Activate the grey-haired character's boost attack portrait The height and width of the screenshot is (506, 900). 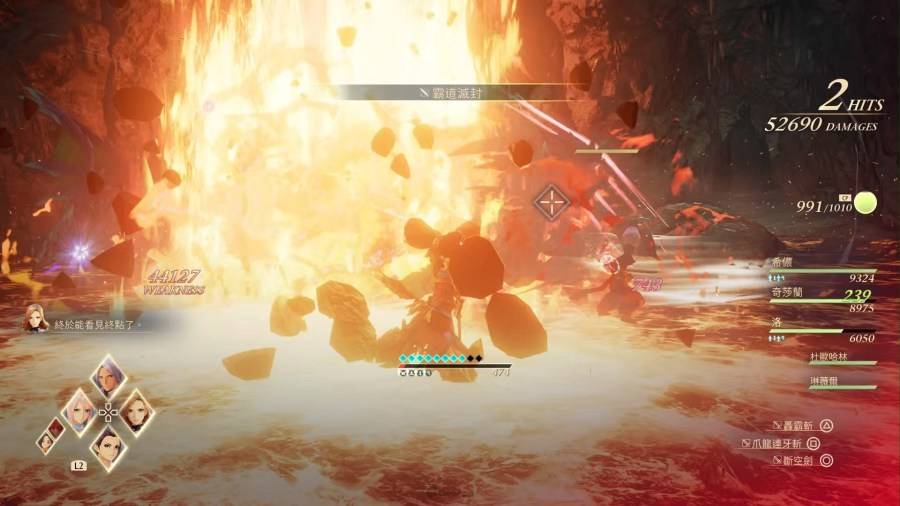107,378
